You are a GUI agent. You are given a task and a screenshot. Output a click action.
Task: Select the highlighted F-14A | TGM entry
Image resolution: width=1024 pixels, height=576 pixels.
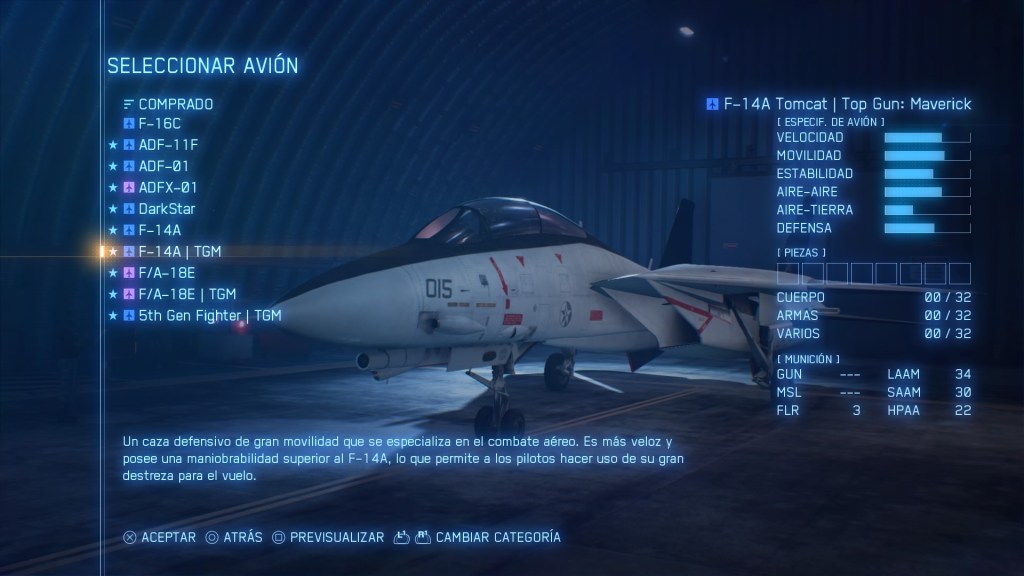(179, 251)
